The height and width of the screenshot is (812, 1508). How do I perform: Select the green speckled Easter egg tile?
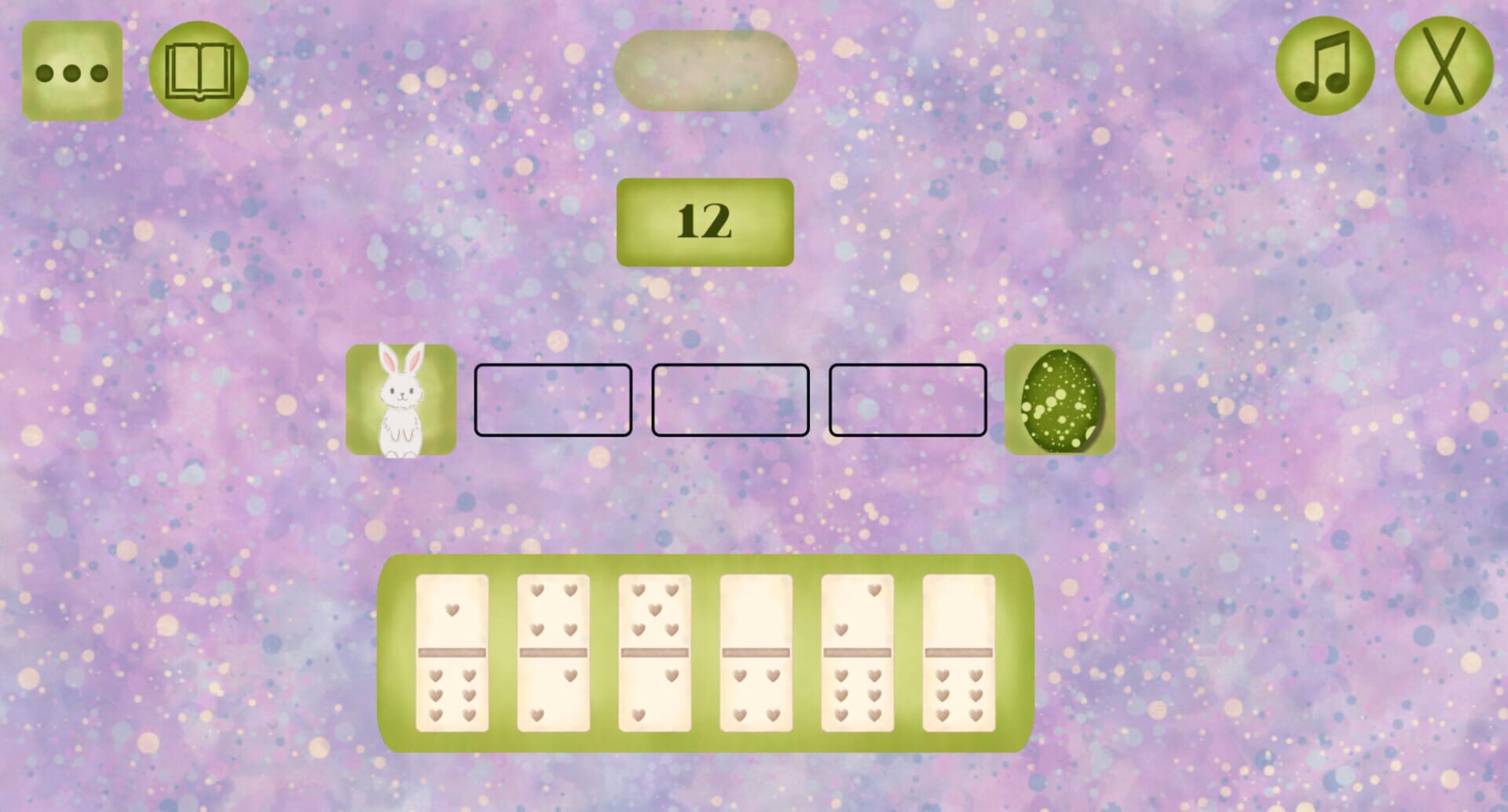click(1061, 400)
